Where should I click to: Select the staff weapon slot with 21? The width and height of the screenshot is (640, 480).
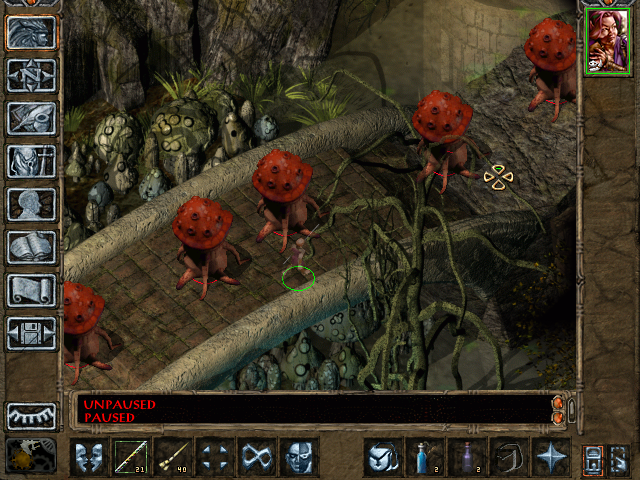click(131, 457)
